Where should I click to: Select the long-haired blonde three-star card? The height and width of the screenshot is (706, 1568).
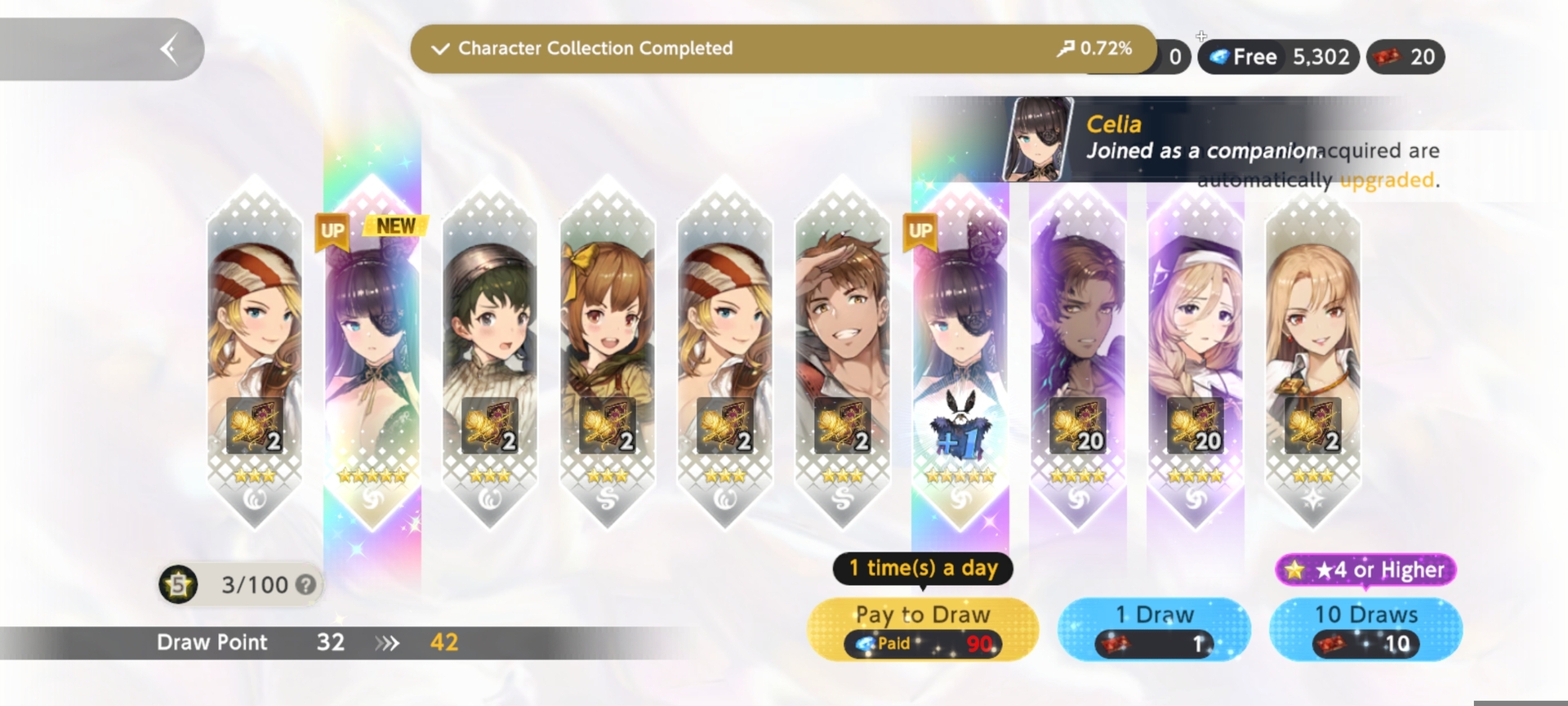point(1312,351)
